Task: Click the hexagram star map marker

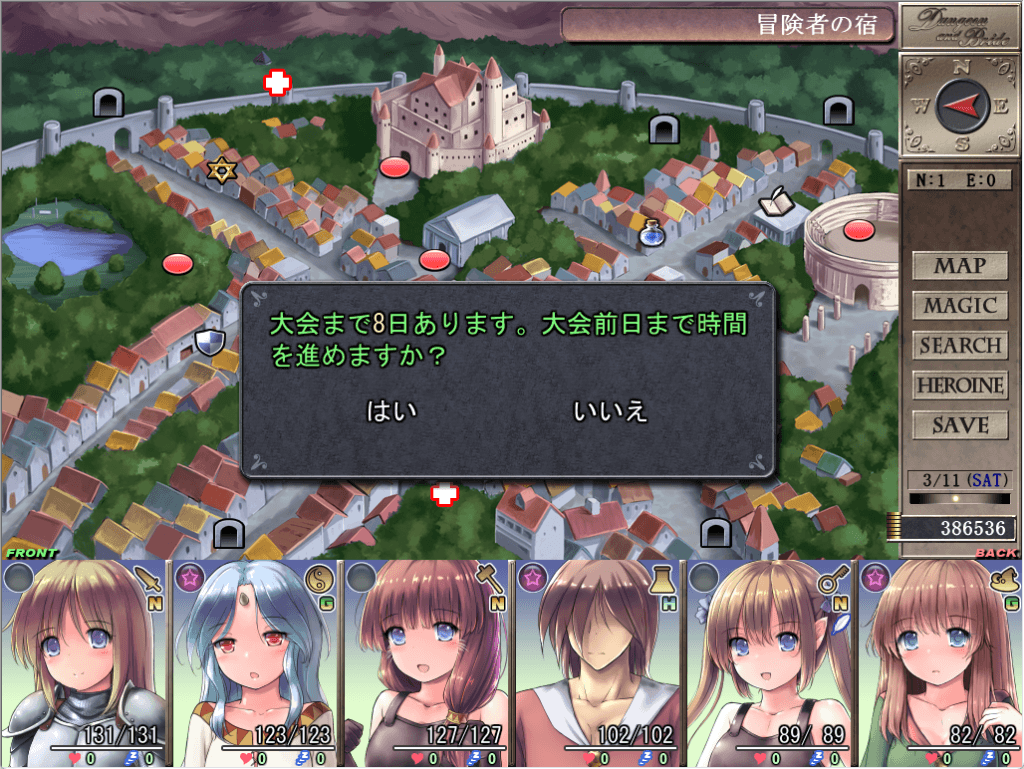Action: tap(219, 170)
